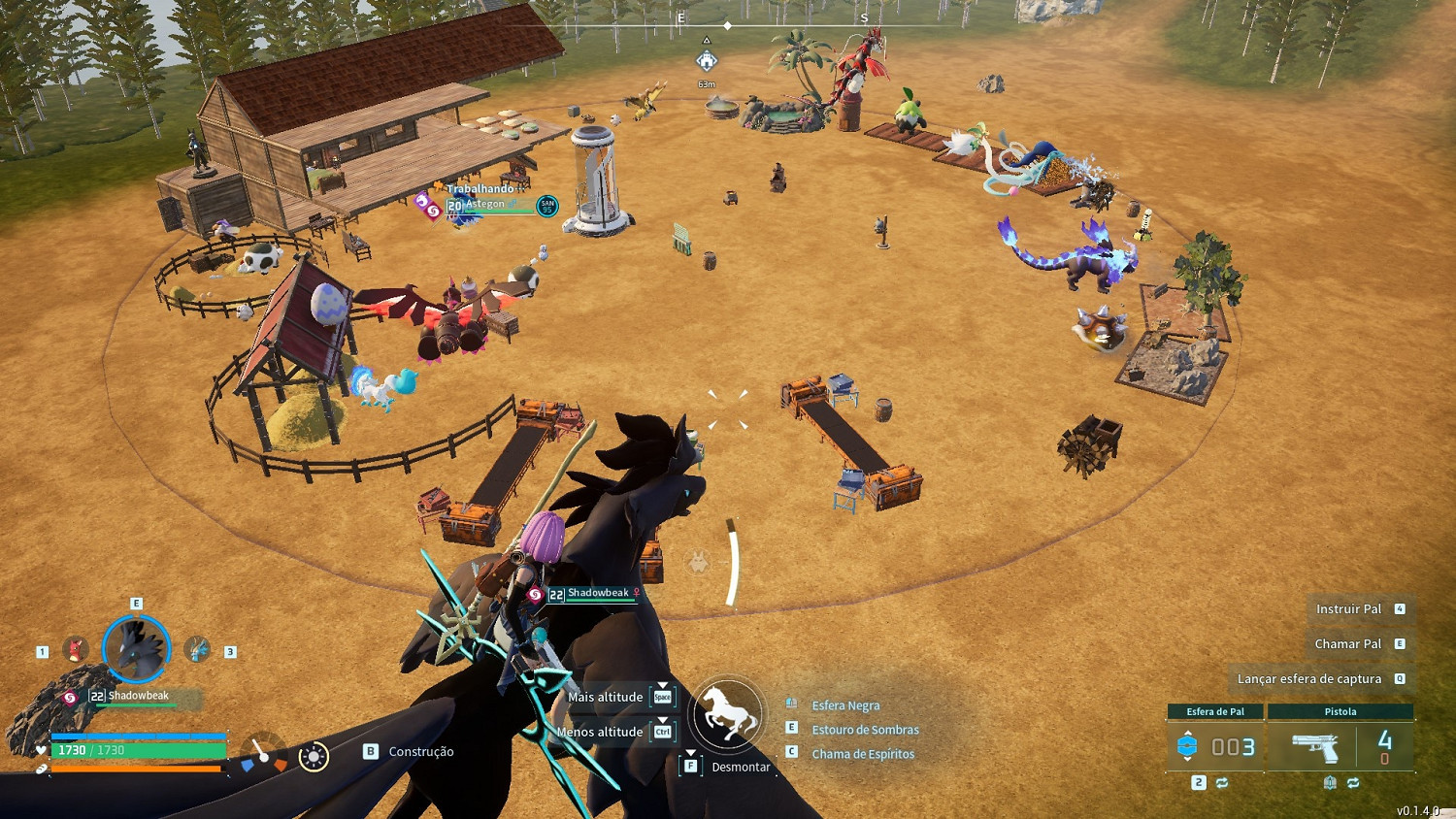Click the base marker on the compass
Screen dimensions: 1456x819
(707, 61)
